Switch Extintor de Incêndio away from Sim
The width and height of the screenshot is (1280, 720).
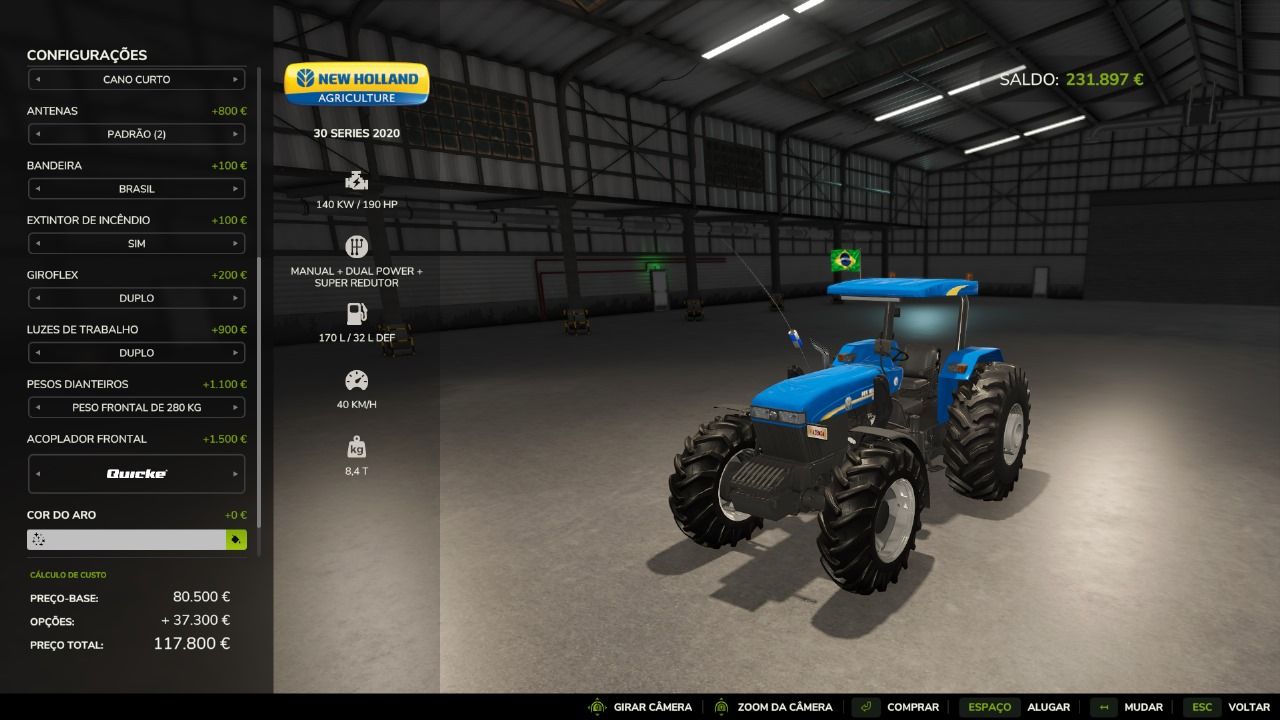click(236, 243)
